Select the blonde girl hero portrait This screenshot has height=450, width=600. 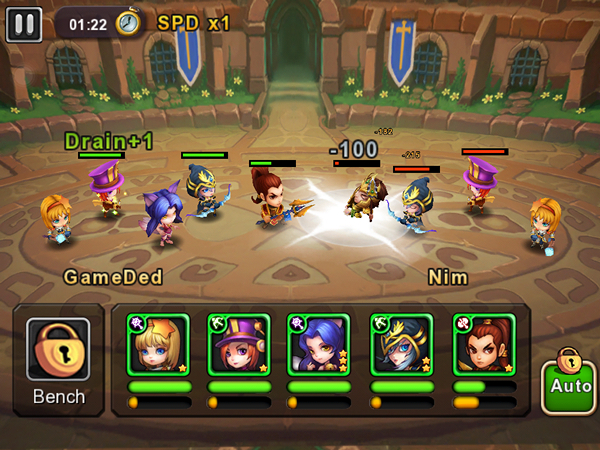pos(158,344)
